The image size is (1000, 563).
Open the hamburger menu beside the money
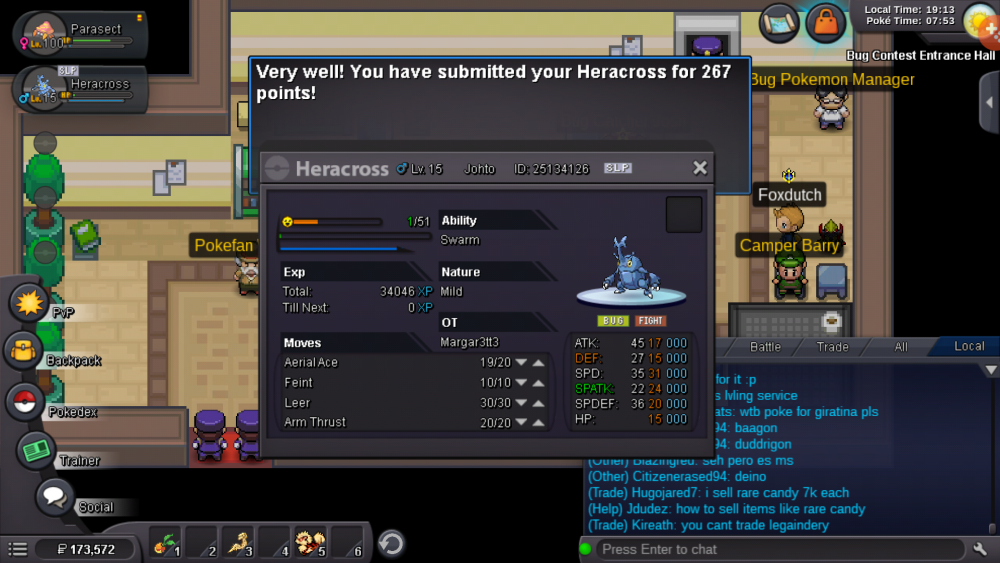[x=17, y=549]
